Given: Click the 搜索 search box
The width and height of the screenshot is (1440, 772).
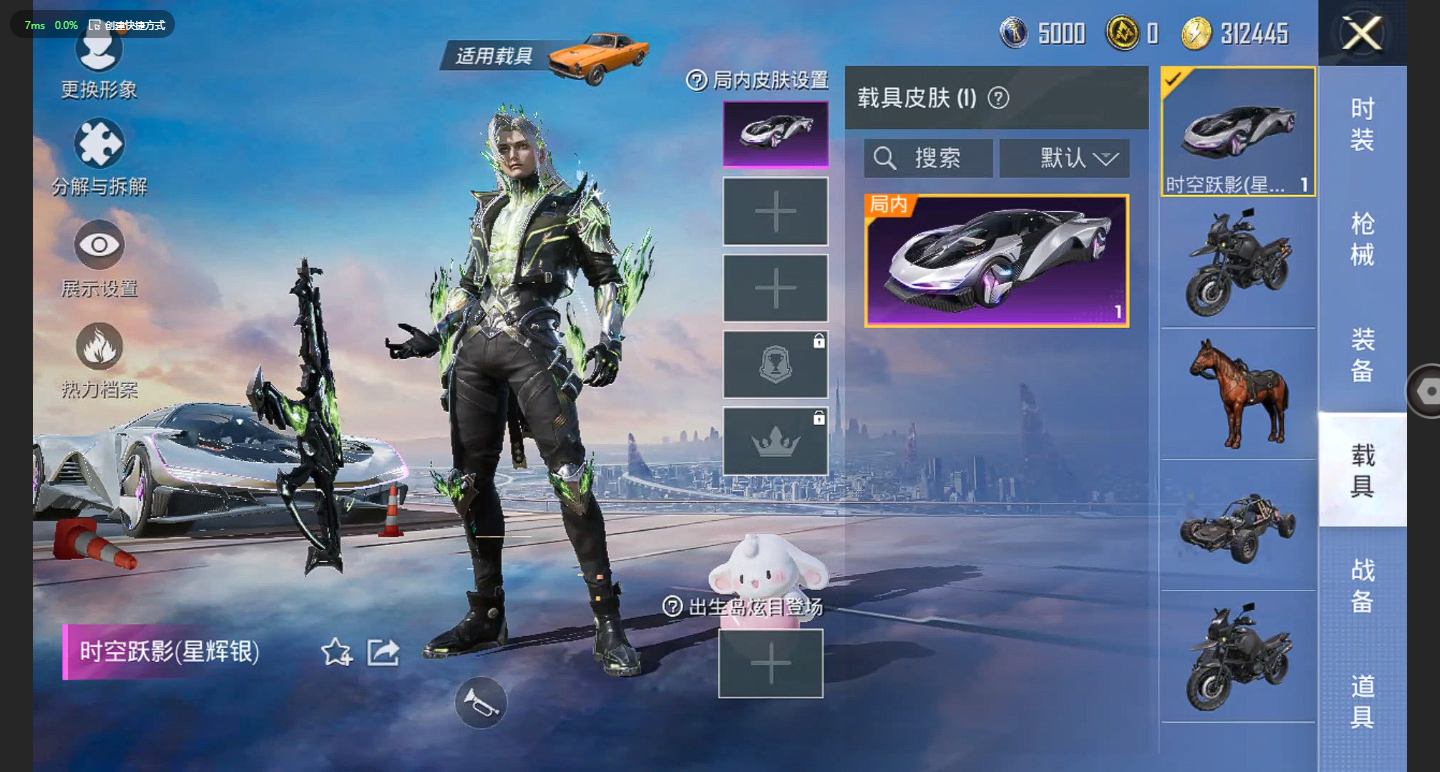Looking at the screenshot, I should tap(928, 158).
